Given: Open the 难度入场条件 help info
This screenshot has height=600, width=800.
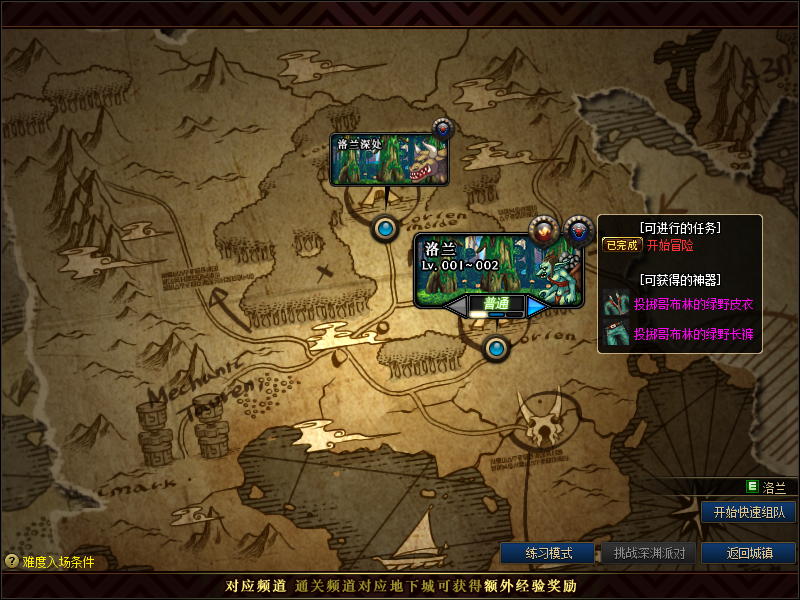Looking at the screenshot, I should pyautogui.click(x=50, y=562).
